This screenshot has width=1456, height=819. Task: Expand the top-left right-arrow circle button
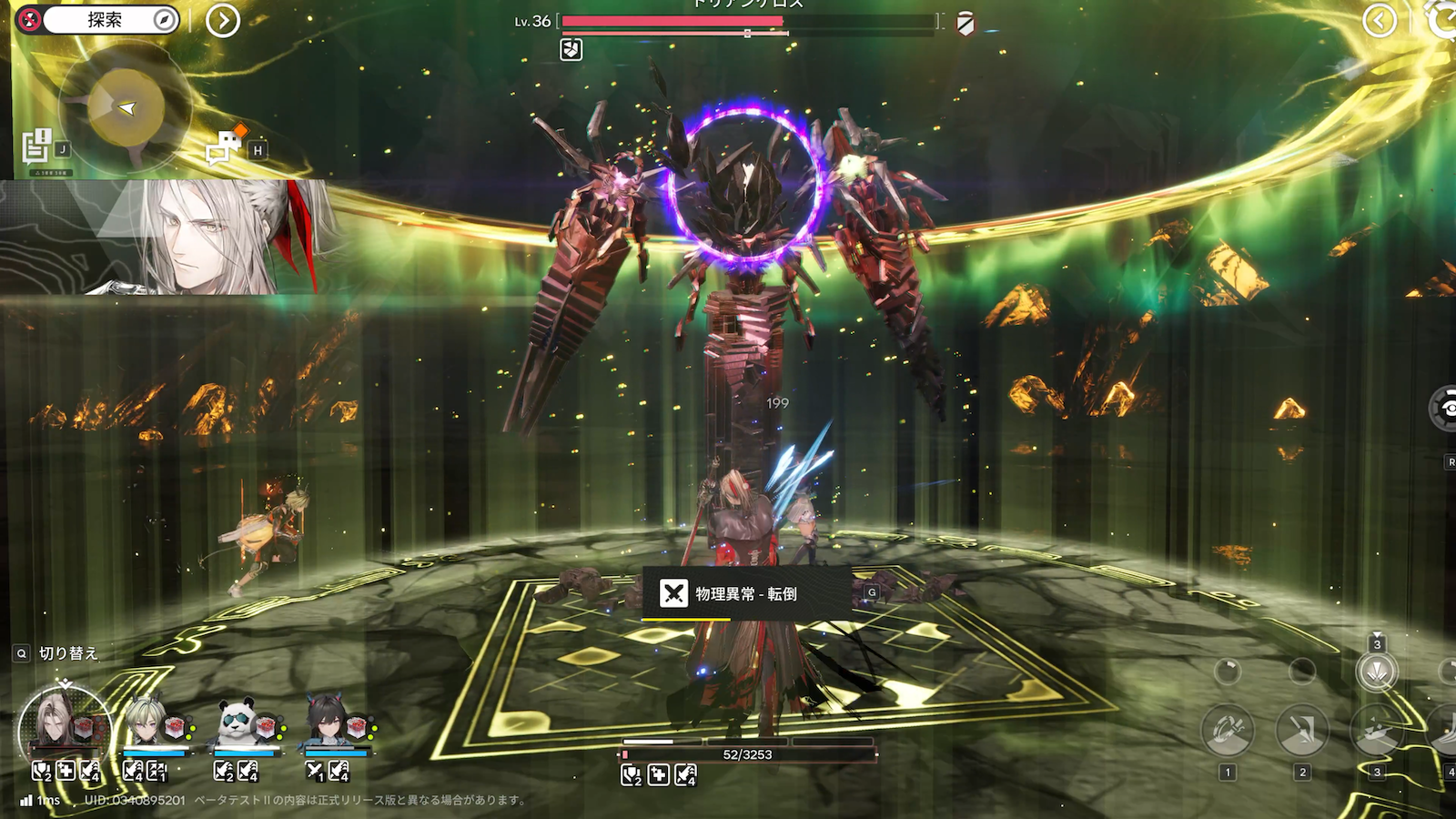coord(223,20)
